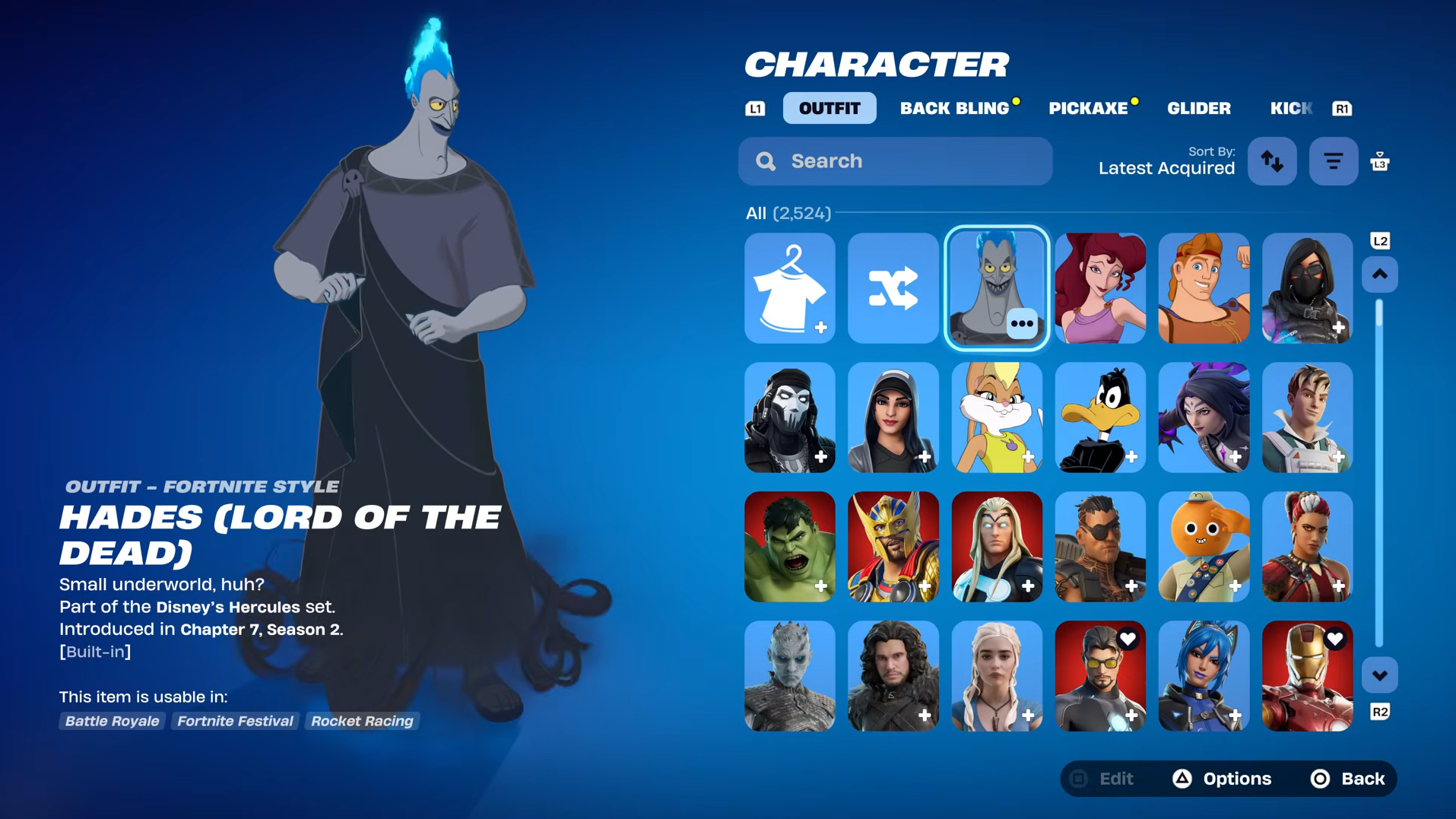The image size is (1456, 819).
Task: Select the Night King outfit
Action: pyautogui.click(x=789, y=676)
